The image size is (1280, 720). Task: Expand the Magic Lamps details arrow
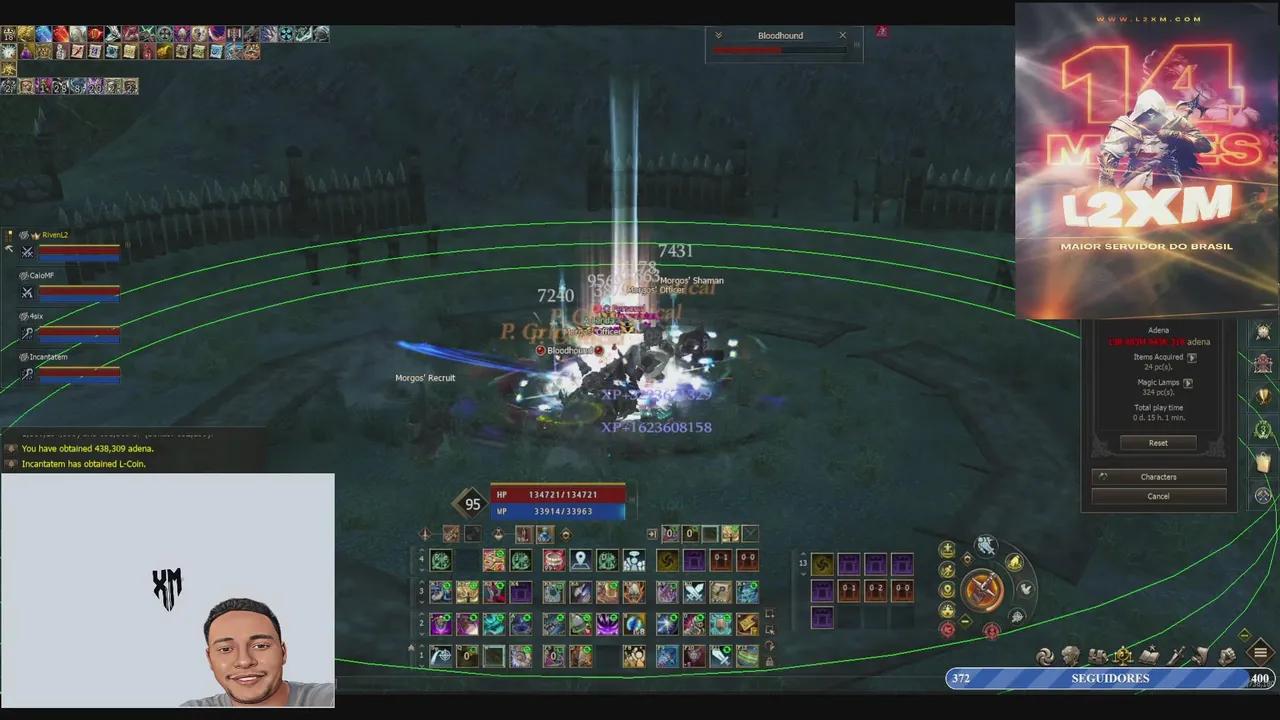click(1188, 383)
